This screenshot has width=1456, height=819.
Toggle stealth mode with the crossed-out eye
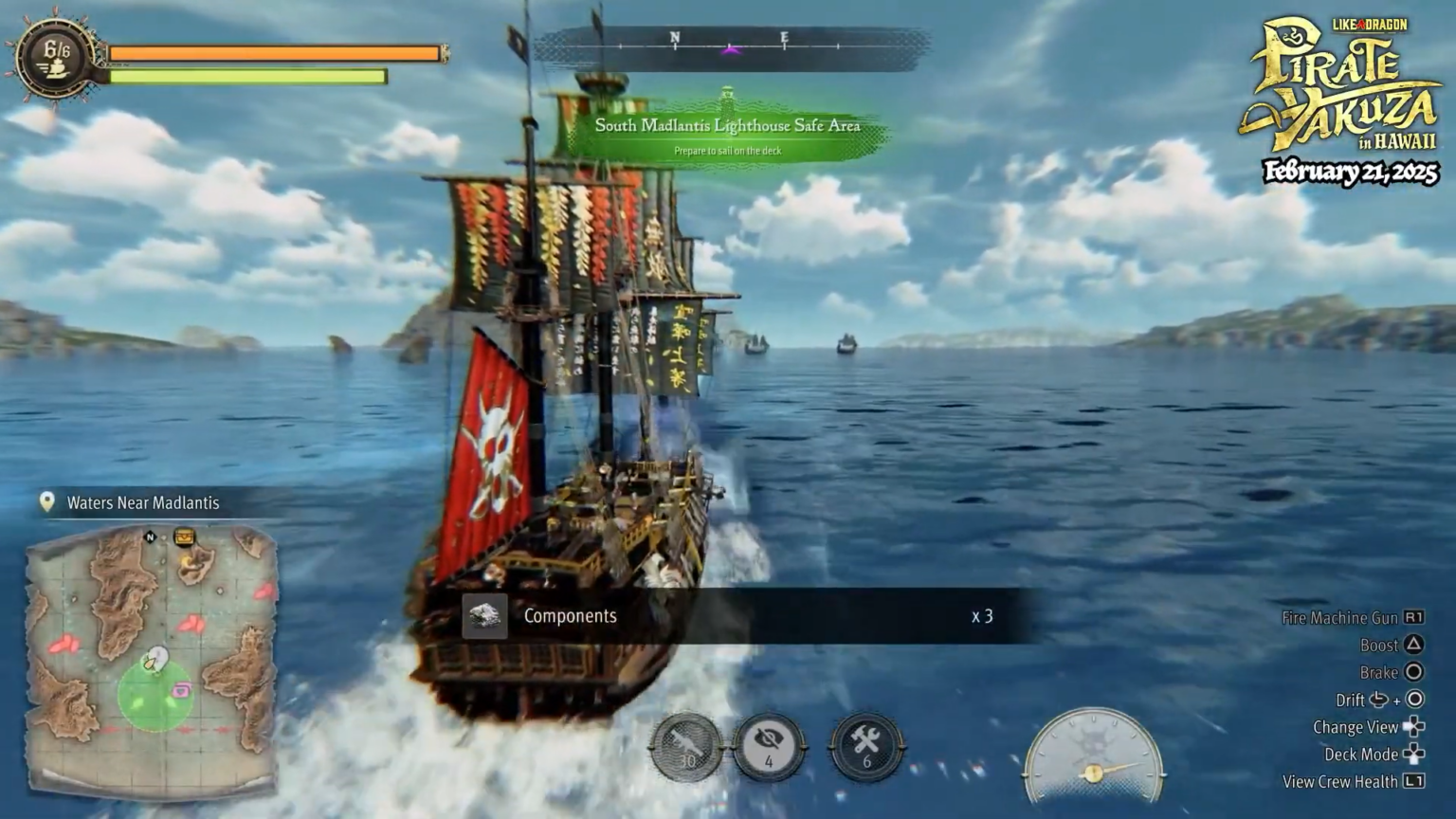pos(770,748)
